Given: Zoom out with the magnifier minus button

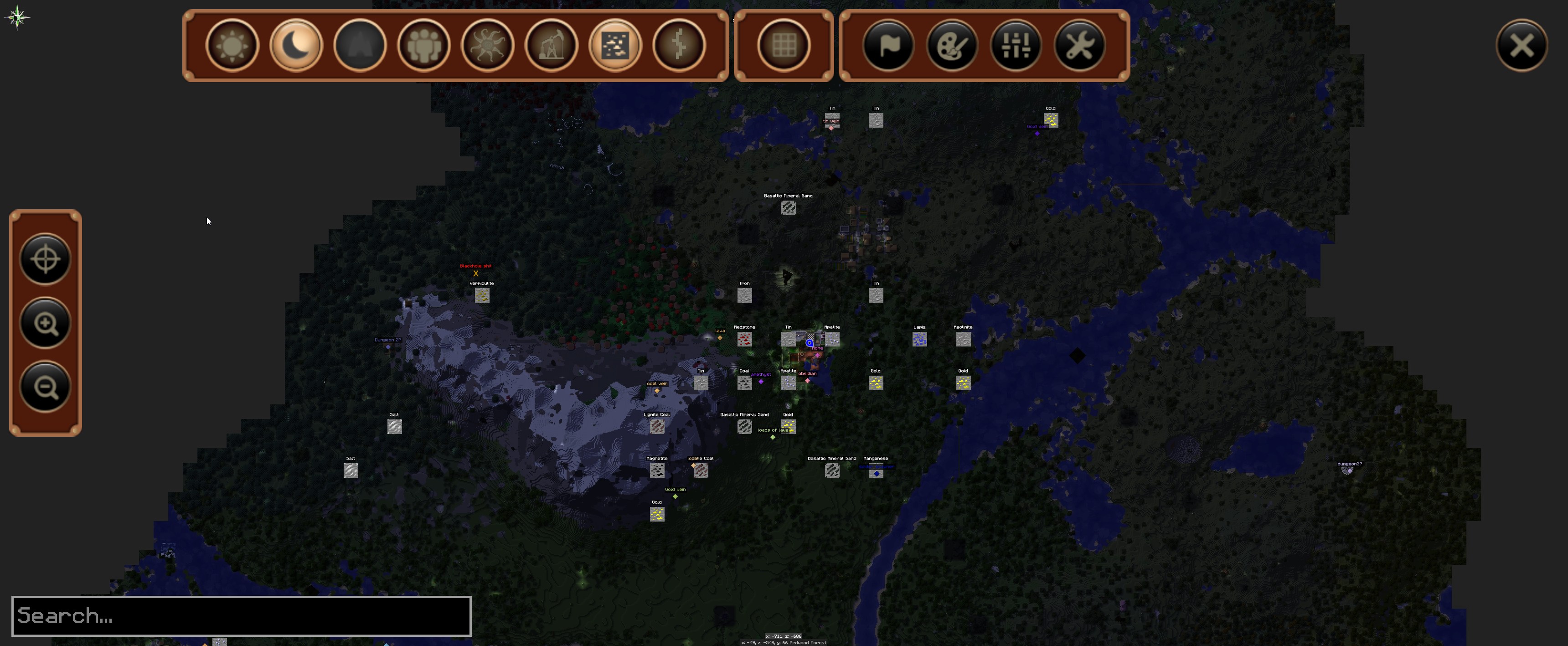Looking at the screenshot, I should click(46, 387).
